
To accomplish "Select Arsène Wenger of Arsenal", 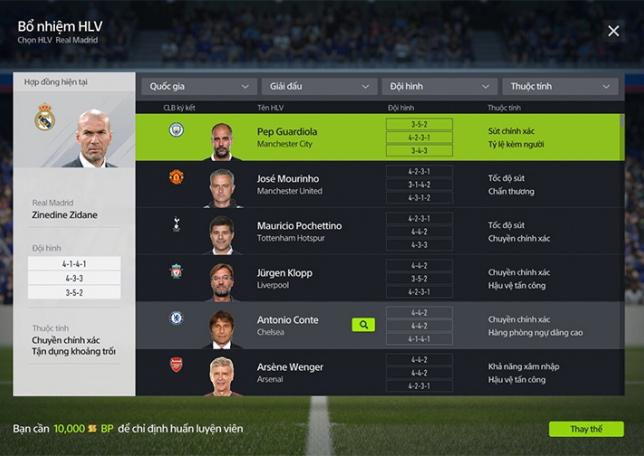I will point(289,372).
